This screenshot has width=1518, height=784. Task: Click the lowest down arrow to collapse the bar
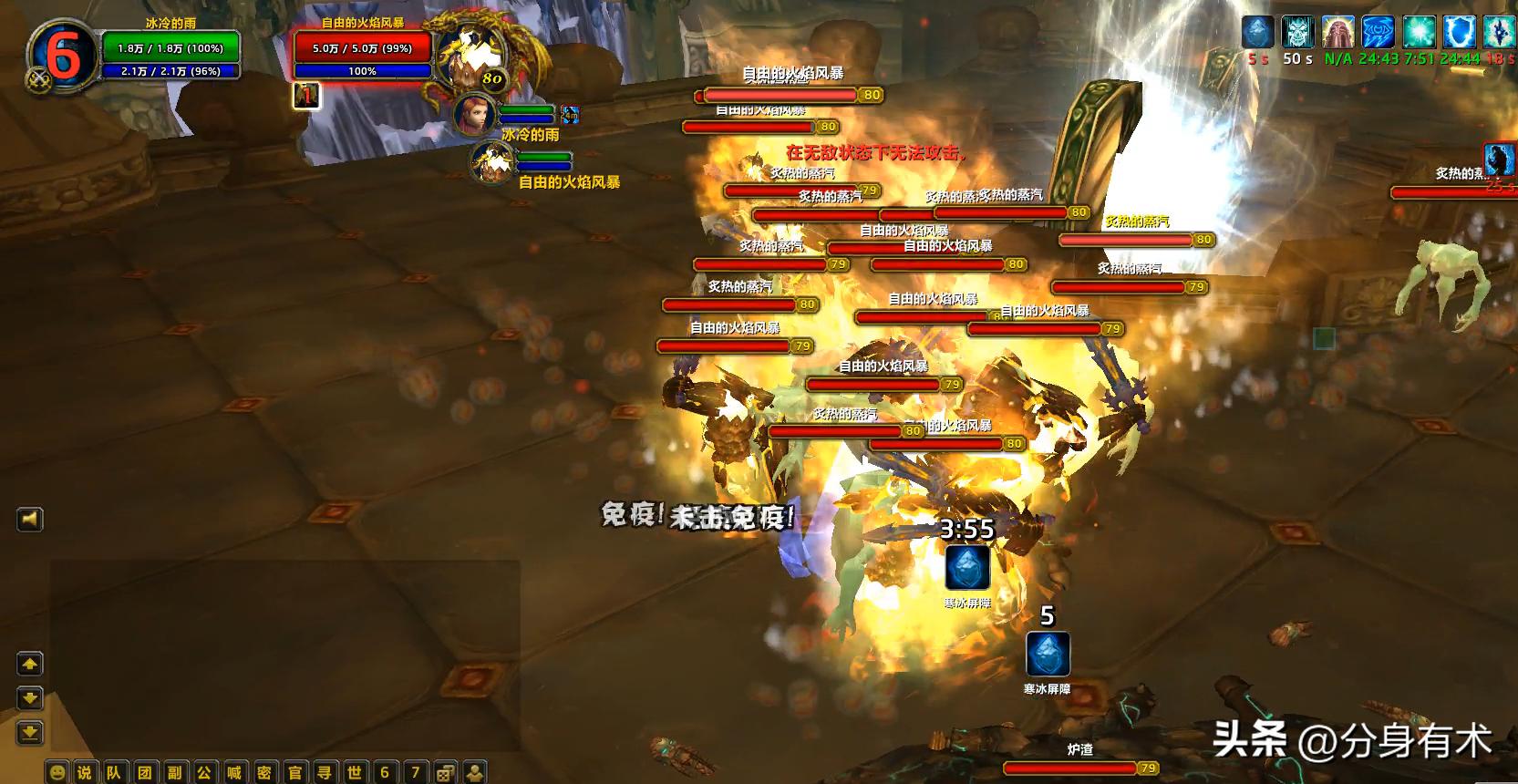pyautogui.click(x=30, y=732)
